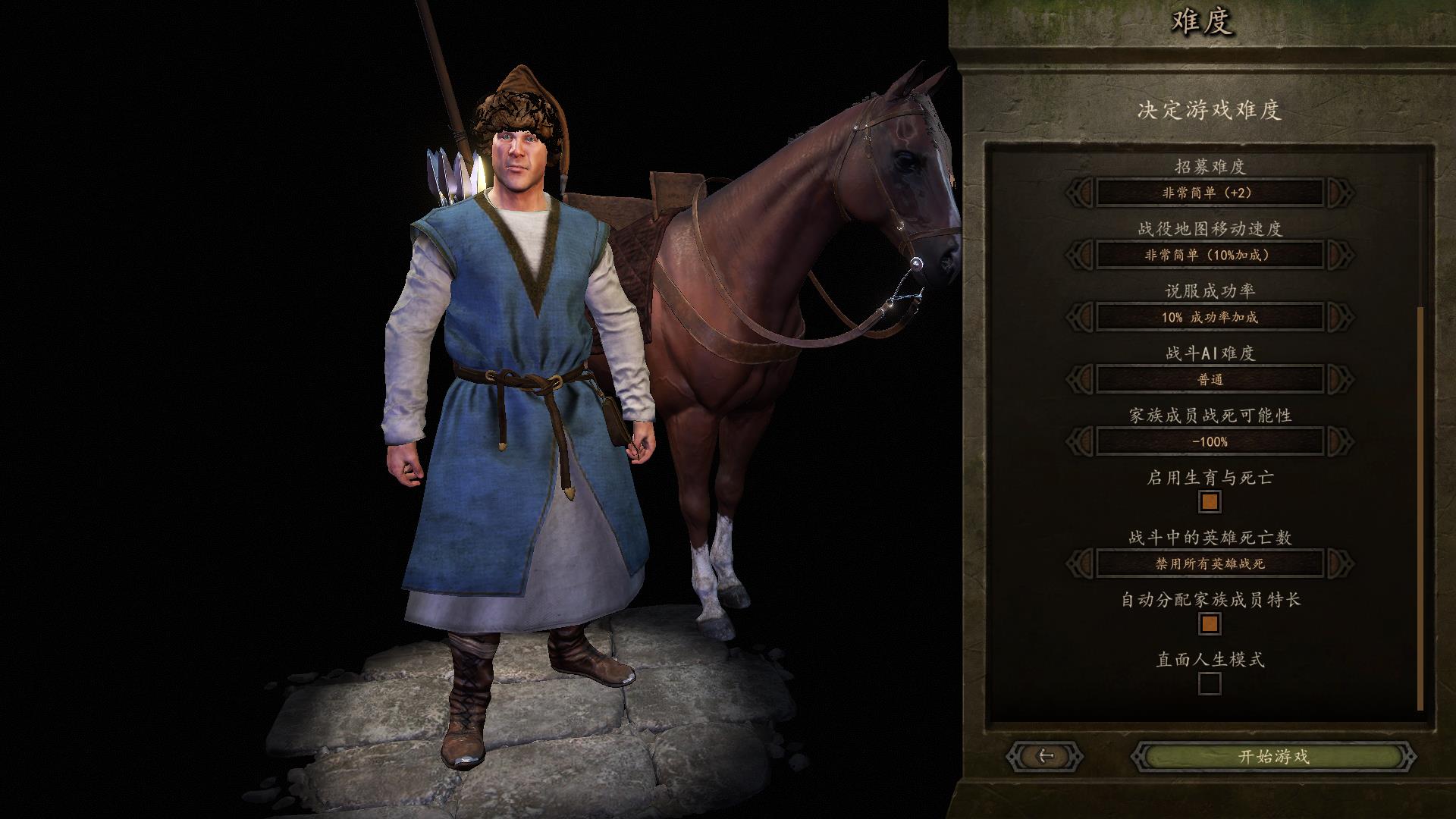The width and height of the screenshot is (1456, 819).
Task: Click left arrow for 招募难度
Action: pyautogui.click(x=1080, y=193)
